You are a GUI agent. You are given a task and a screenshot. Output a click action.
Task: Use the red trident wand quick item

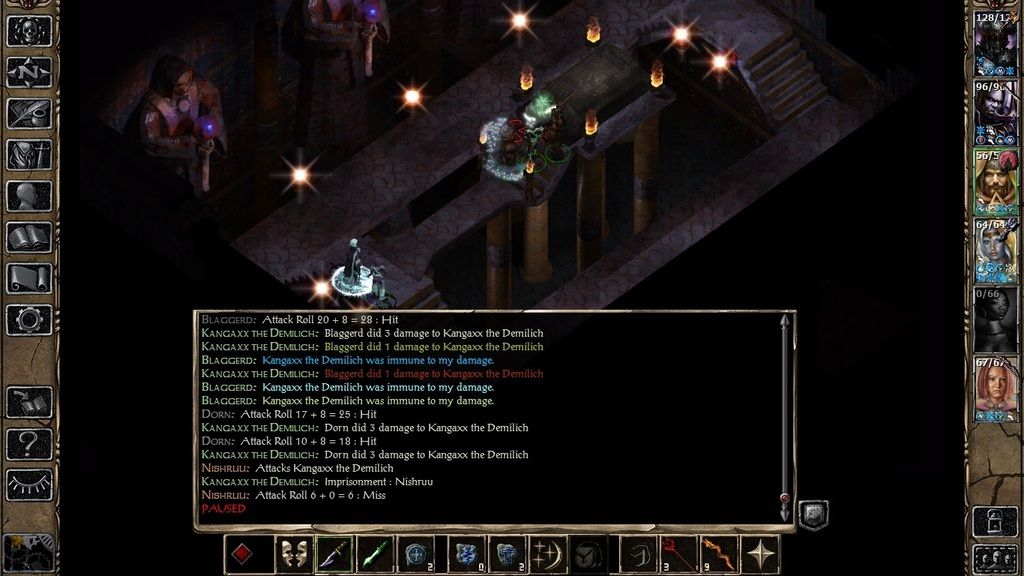[679, 554]
